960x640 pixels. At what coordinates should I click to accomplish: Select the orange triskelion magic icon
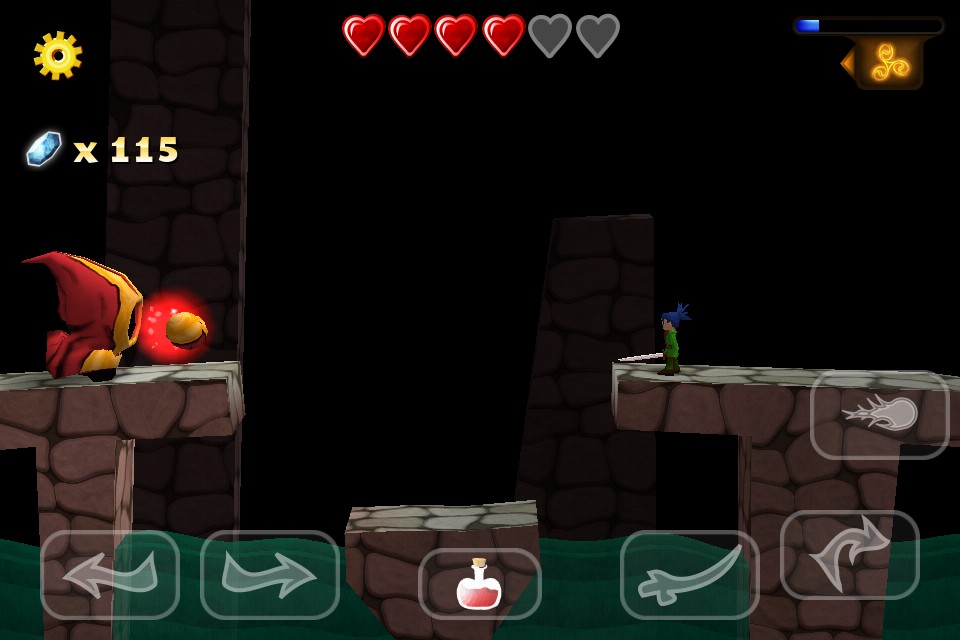(x=889, y=63)
